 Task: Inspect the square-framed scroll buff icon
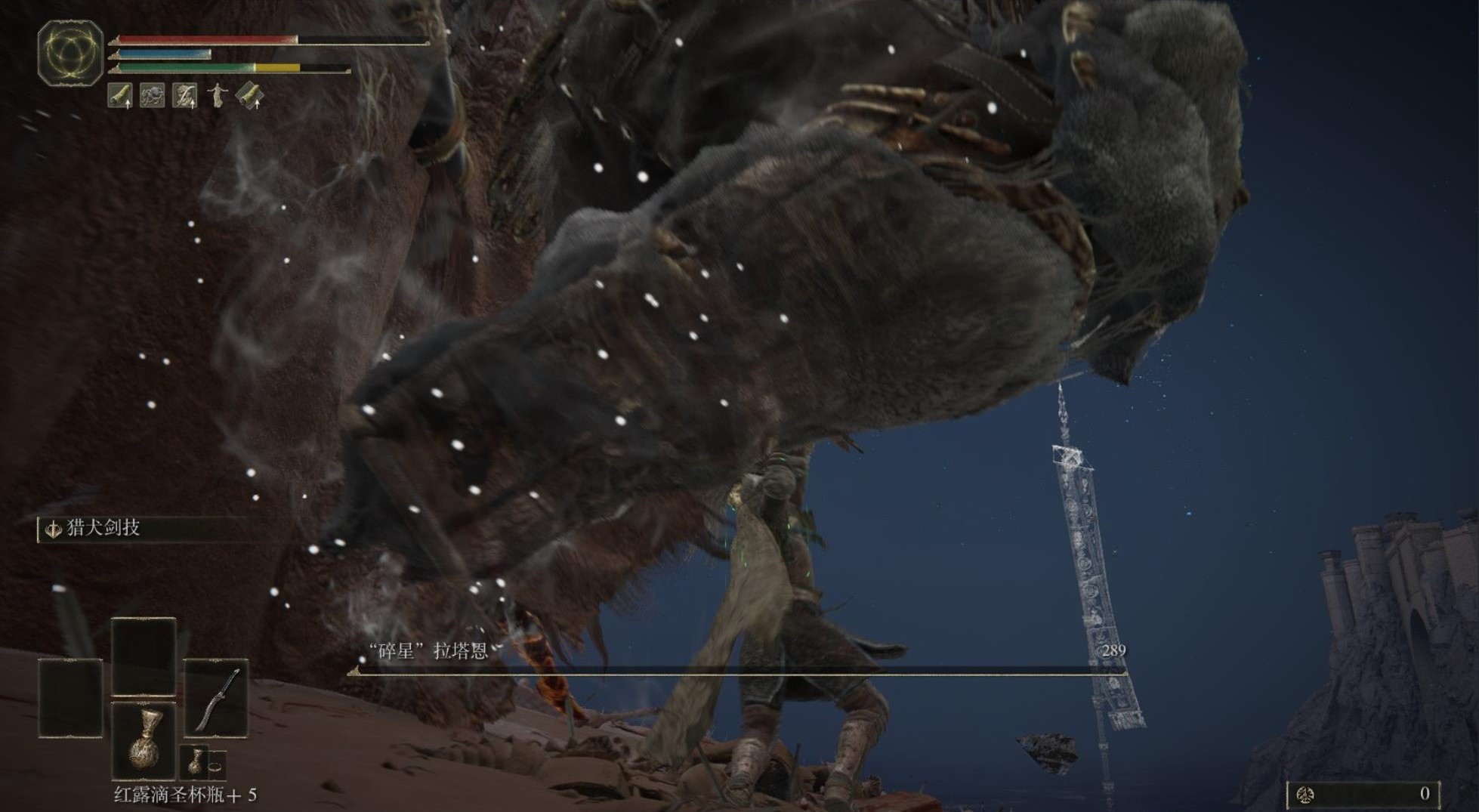121,96
